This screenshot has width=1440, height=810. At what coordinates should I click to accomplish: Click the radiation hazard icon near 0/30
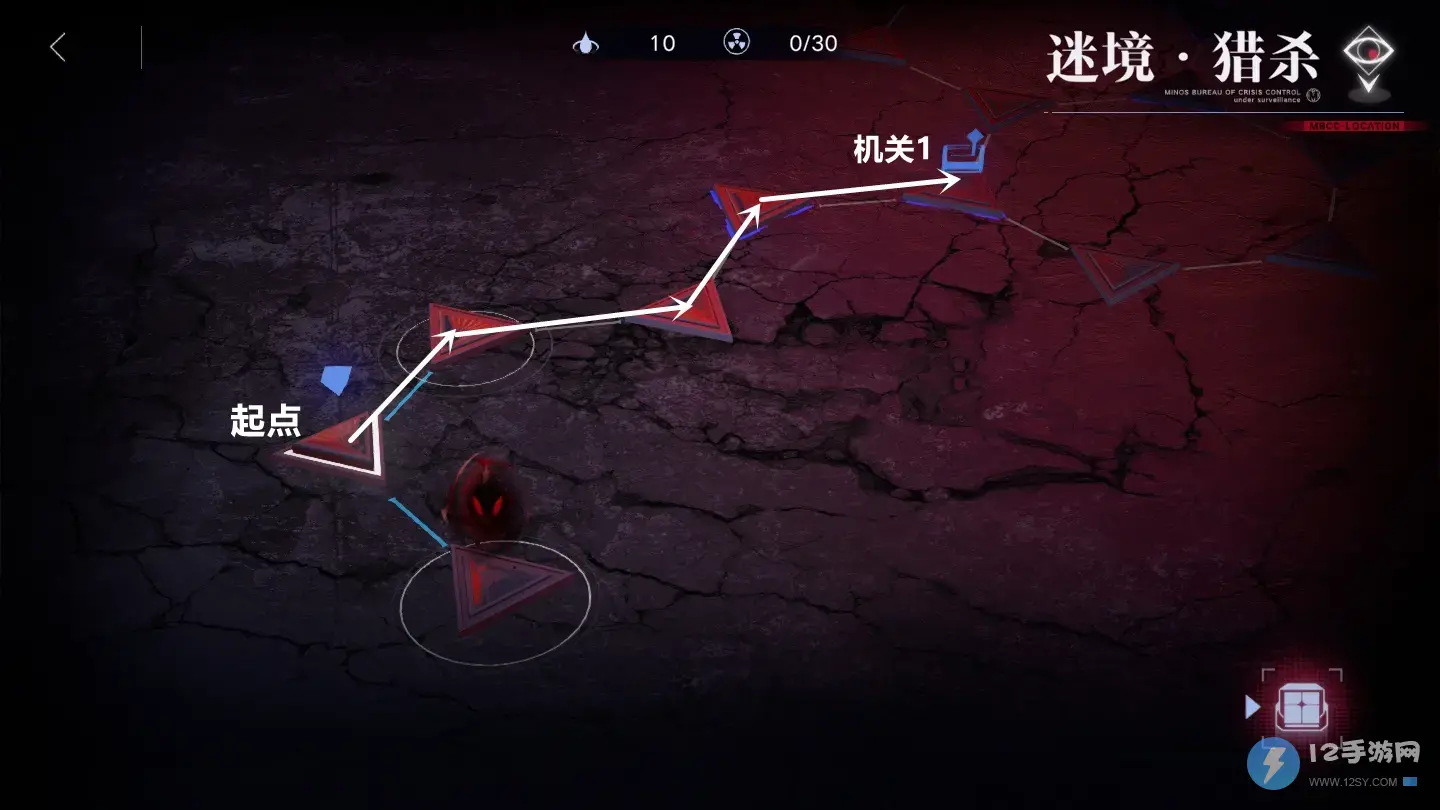tap(737, 43)
